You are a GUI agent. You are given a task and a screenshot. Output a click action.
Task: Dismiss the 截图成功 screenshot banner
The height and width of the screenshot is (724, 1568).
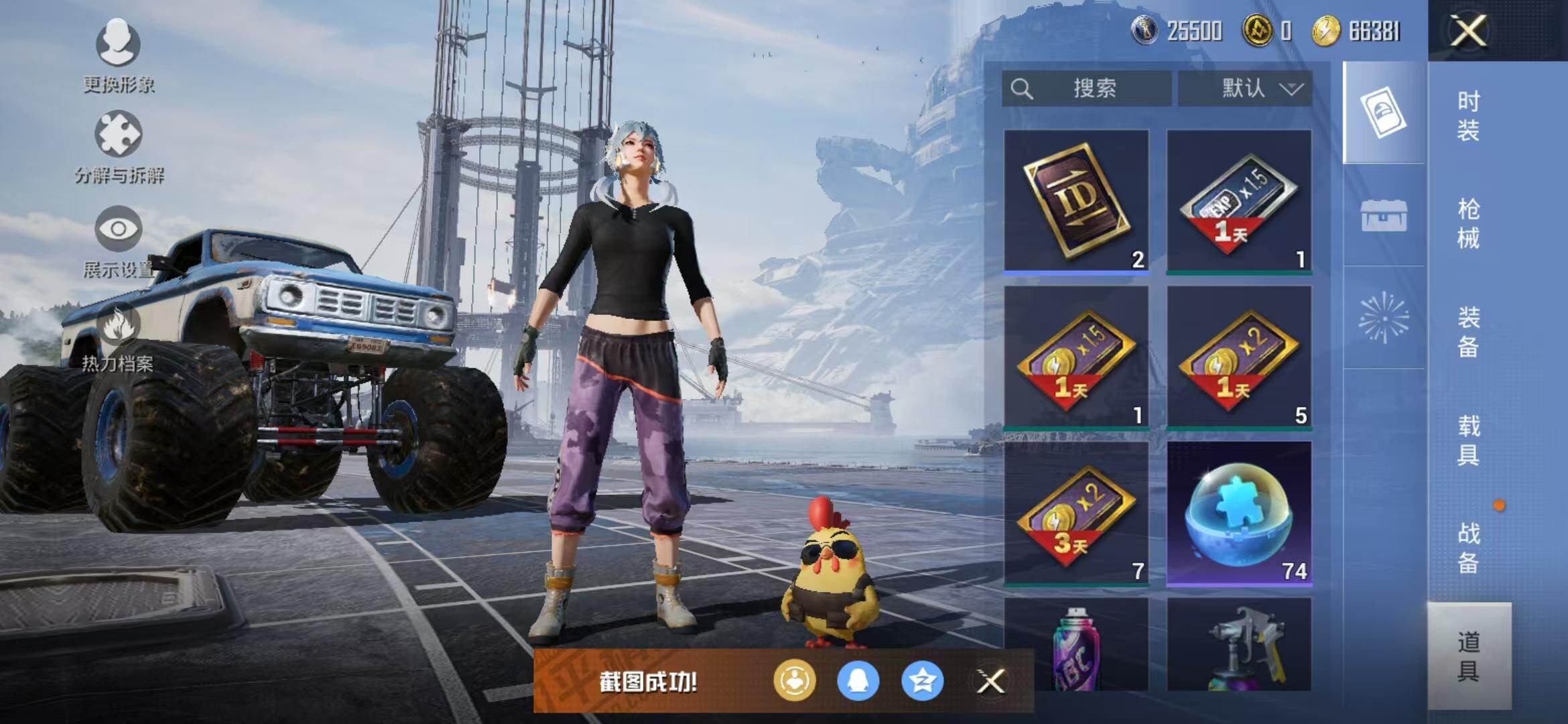tap(990, 682)
